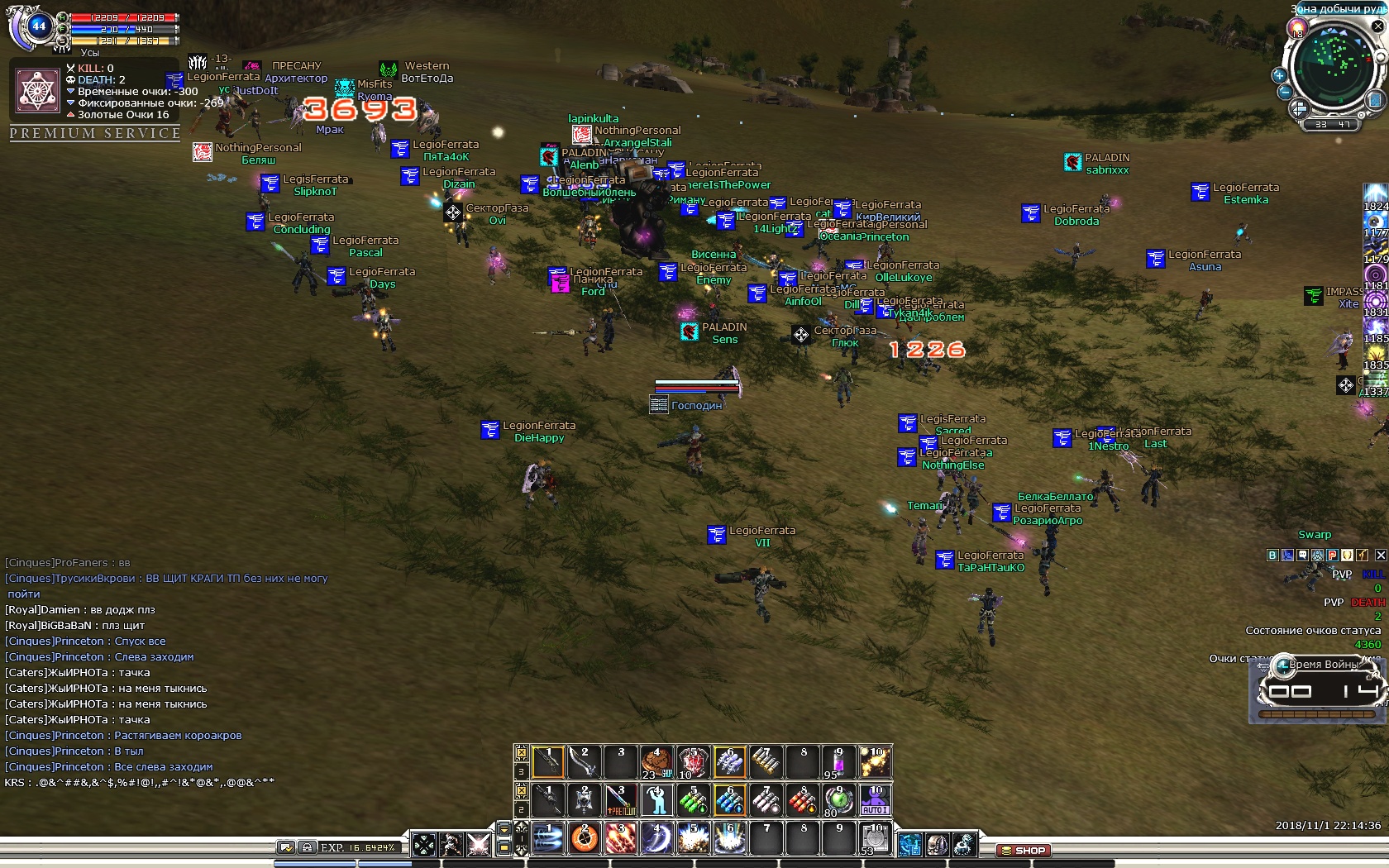Close the radar minimap with X
Image resolution: width=1389 pixels, height=868 pixels.
point(1377,26)
